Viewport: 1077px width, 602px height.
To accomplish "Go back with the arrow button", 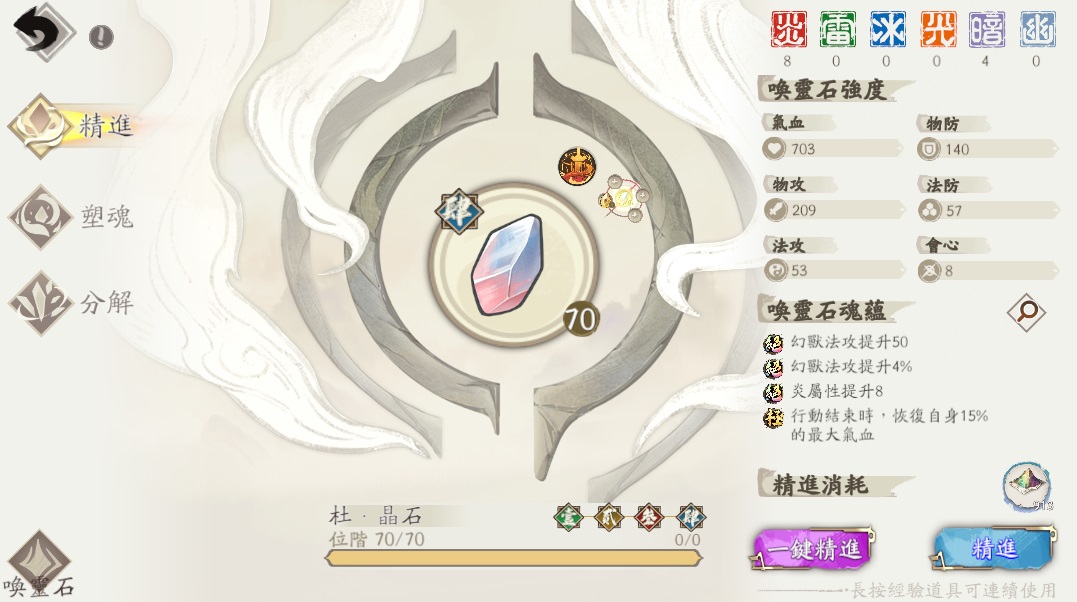I will pos(38,30).
